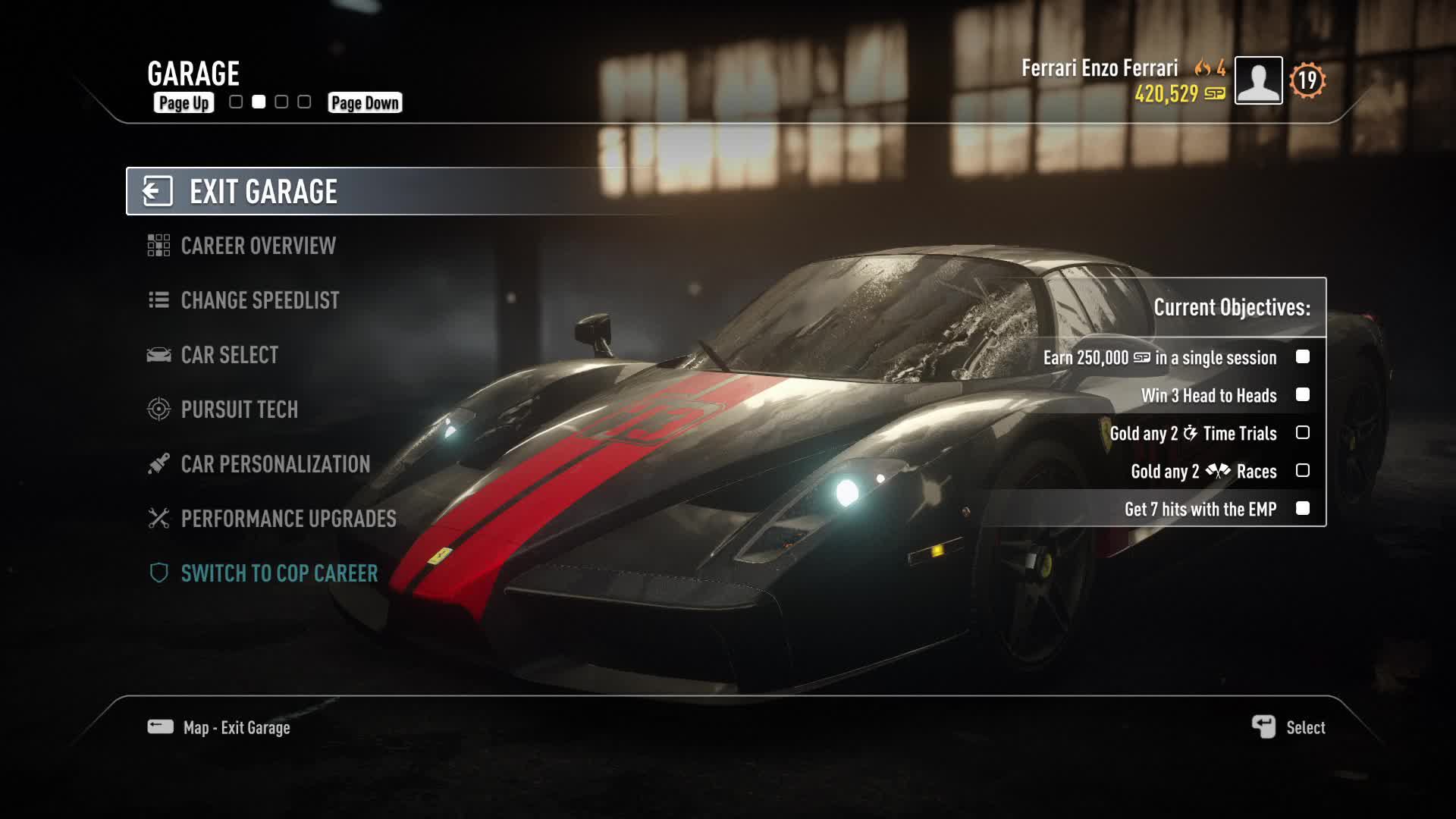Image resolution: width=1456 pixels, height=819 pixels.
Task: Go to Pursuit Tech
Action: click(239, 409)
